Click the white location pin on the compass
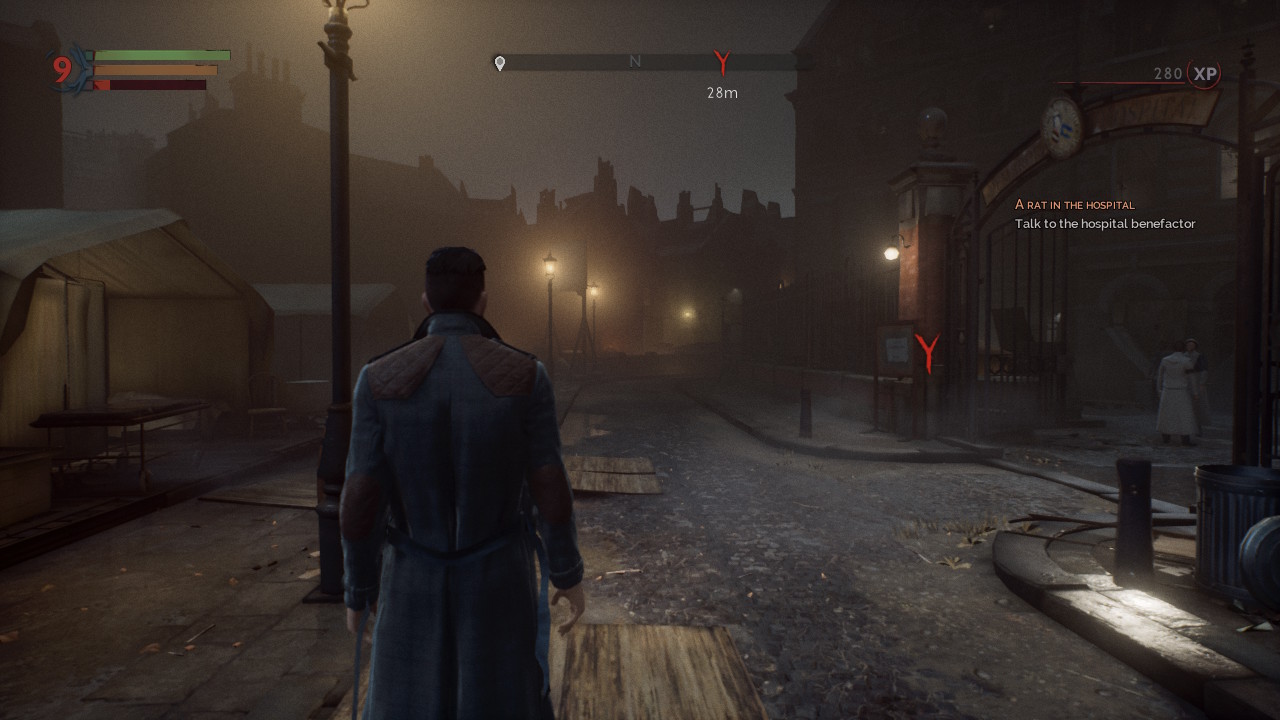The height and width of the screenshot is (720, 1280). click(x=500, y=63)
